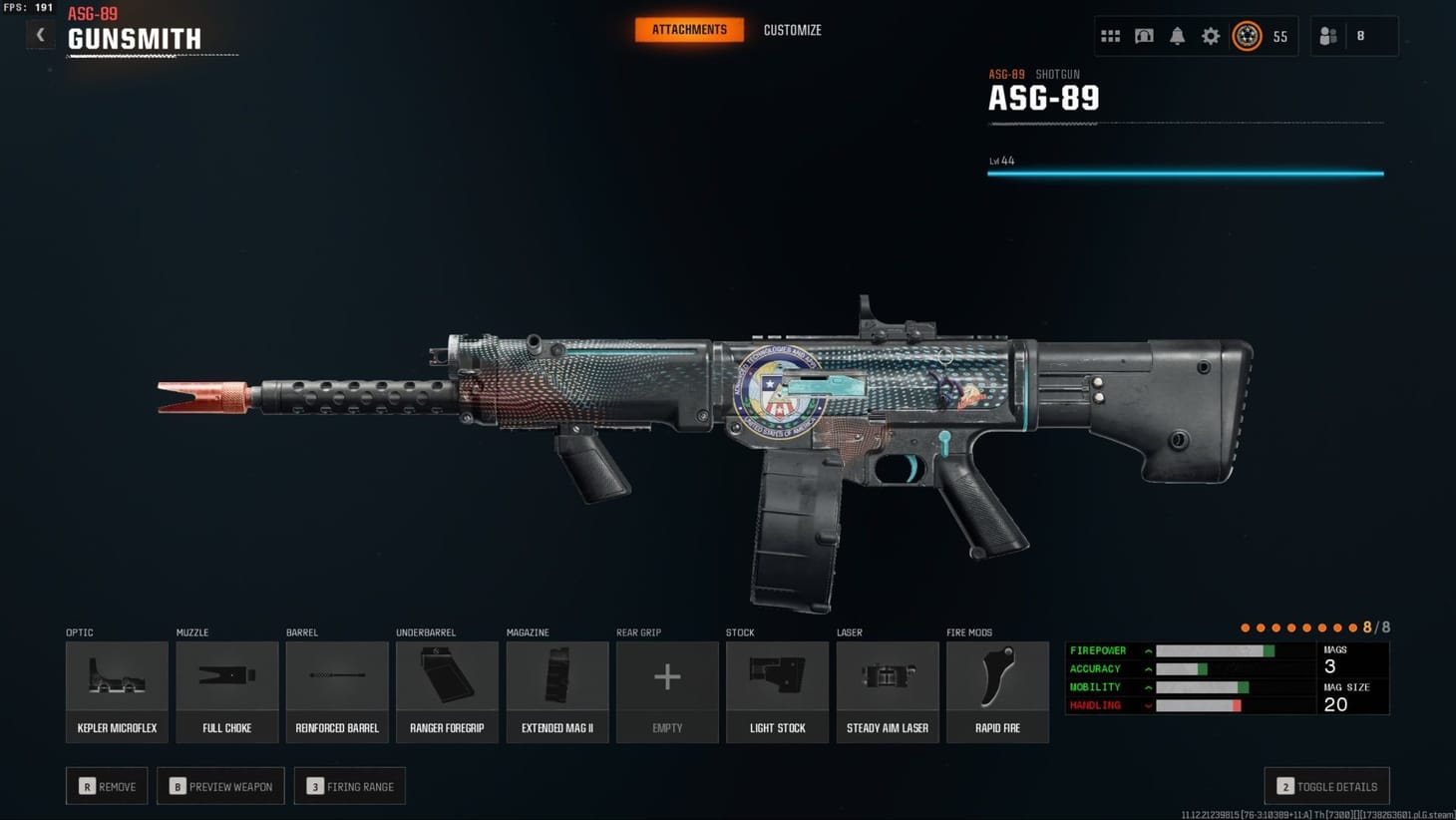The width and height of the screenshot is (1456, 820).
Task: Open the social party icon showing 8
Action: (1328, 35)
